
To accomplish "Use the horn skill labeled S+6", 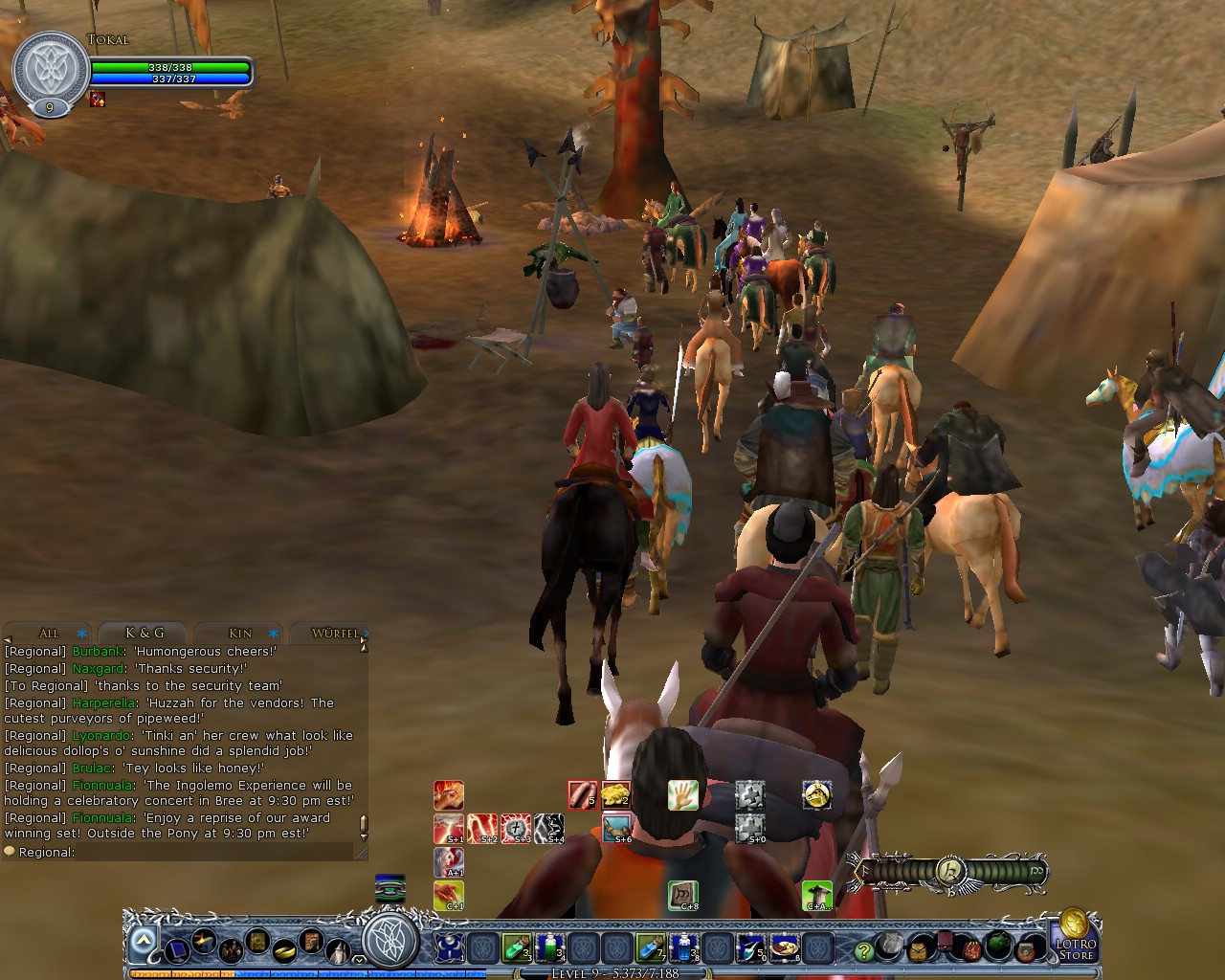I will 615,829.
